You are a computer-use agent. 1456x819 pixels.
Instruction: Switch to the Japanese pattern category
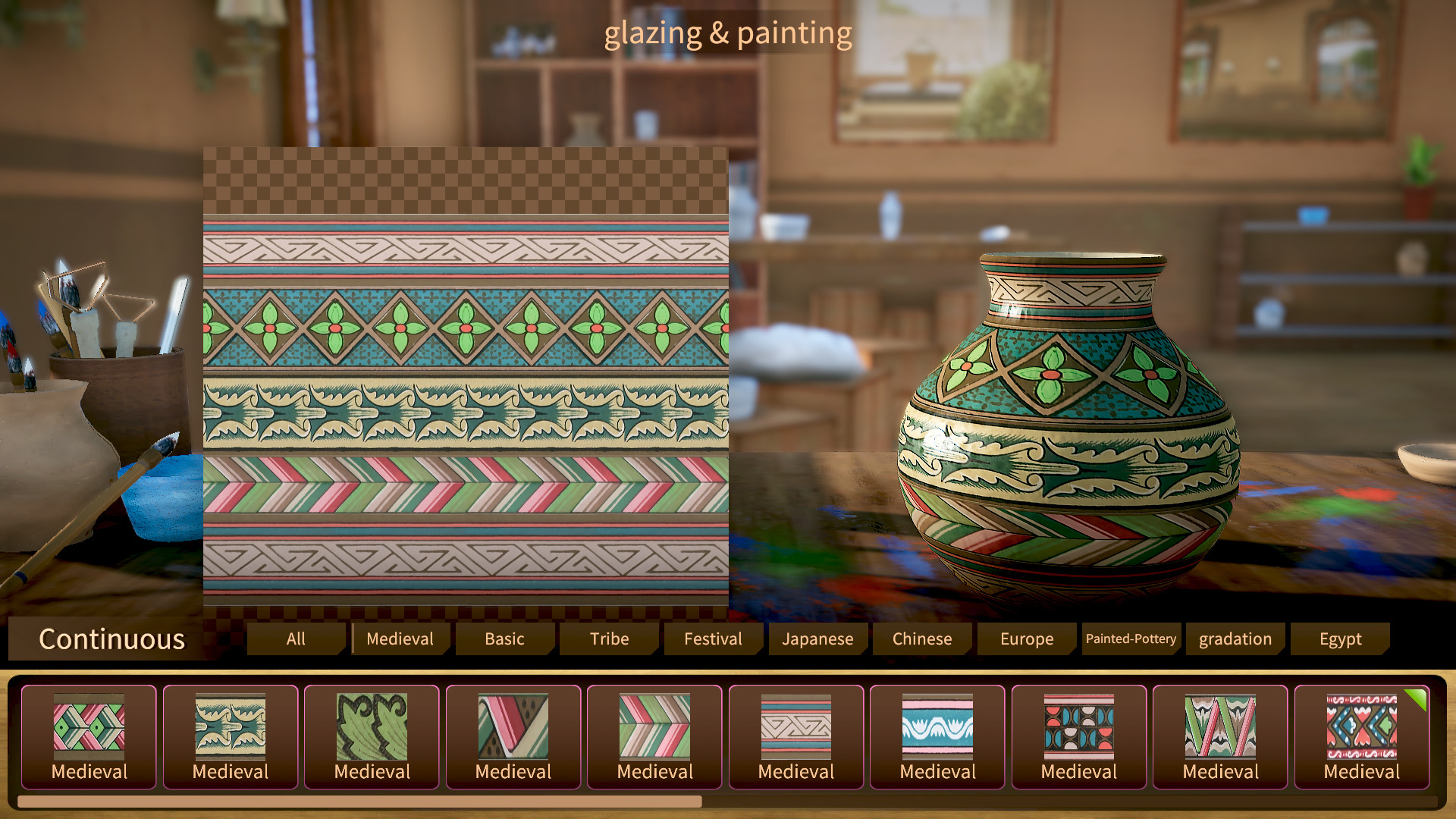tap(817, 639)
